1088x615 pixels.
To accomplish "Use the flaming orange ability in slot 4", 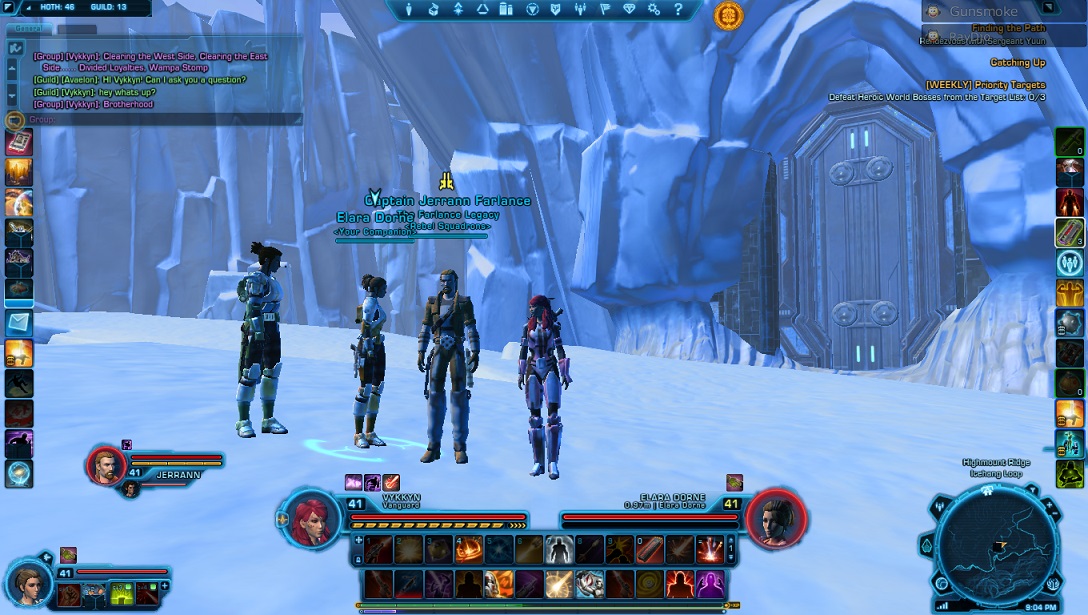I will pyautogui.click(x=469, y=548).
